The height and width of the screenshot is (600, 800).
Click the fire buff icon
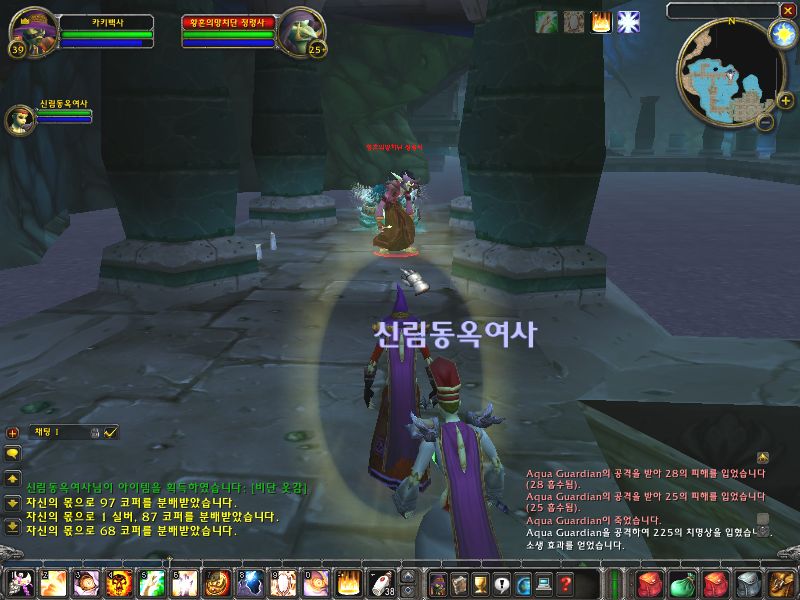(x=601, y=22)
